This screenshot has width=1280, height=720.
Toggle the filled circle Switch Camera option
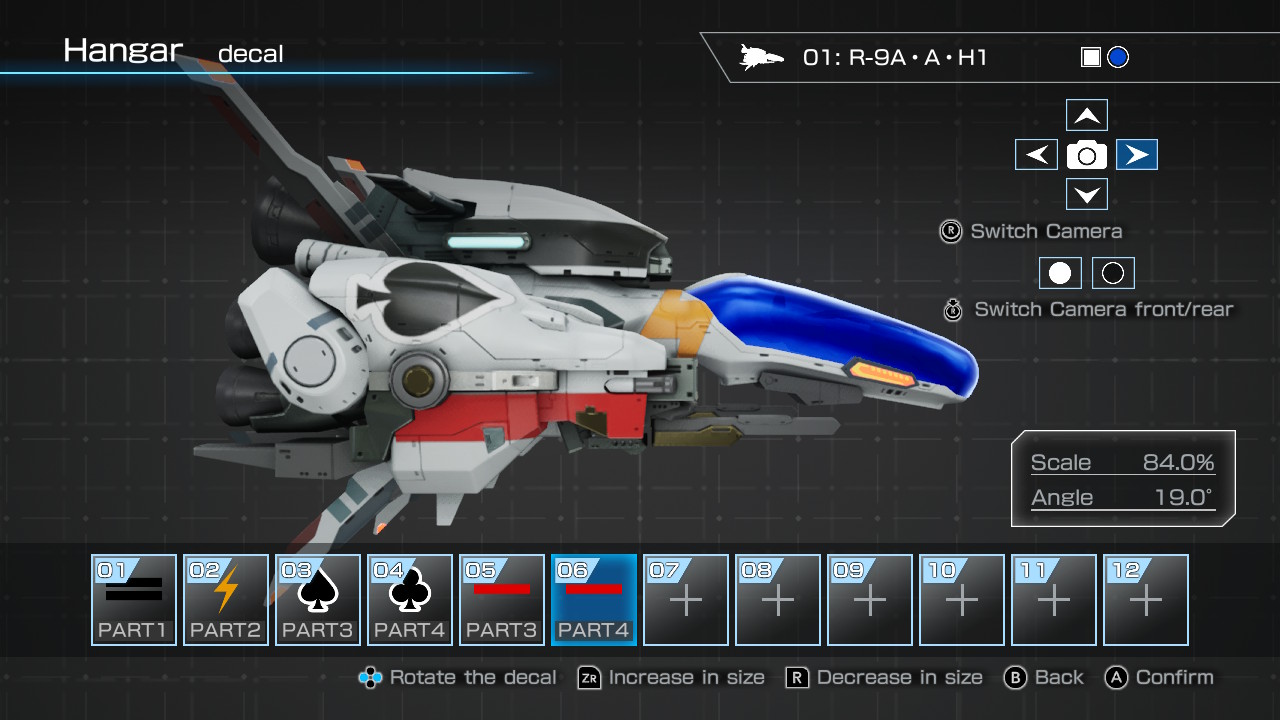click(x=1060, y=273)
